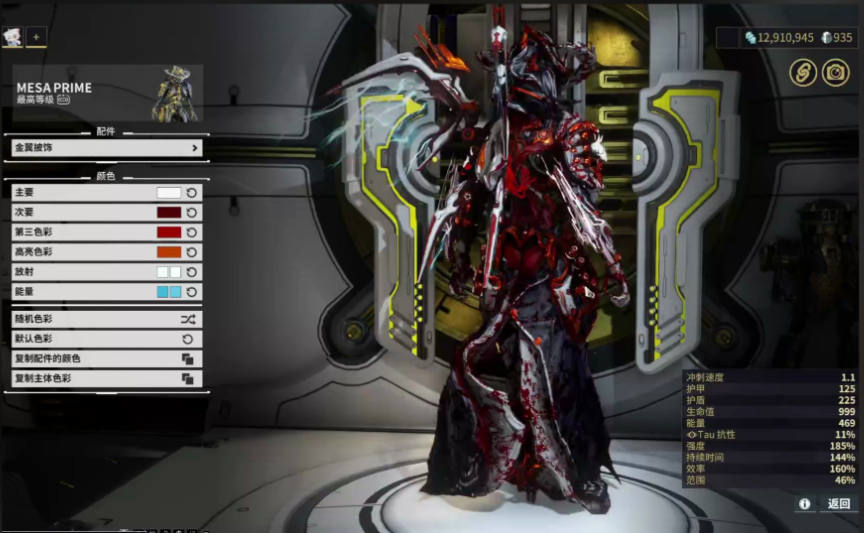The height and width of the screenshot is (533, 864).
Task: Apply 随机色彩 random colors
Action: [x=107, y=319]
